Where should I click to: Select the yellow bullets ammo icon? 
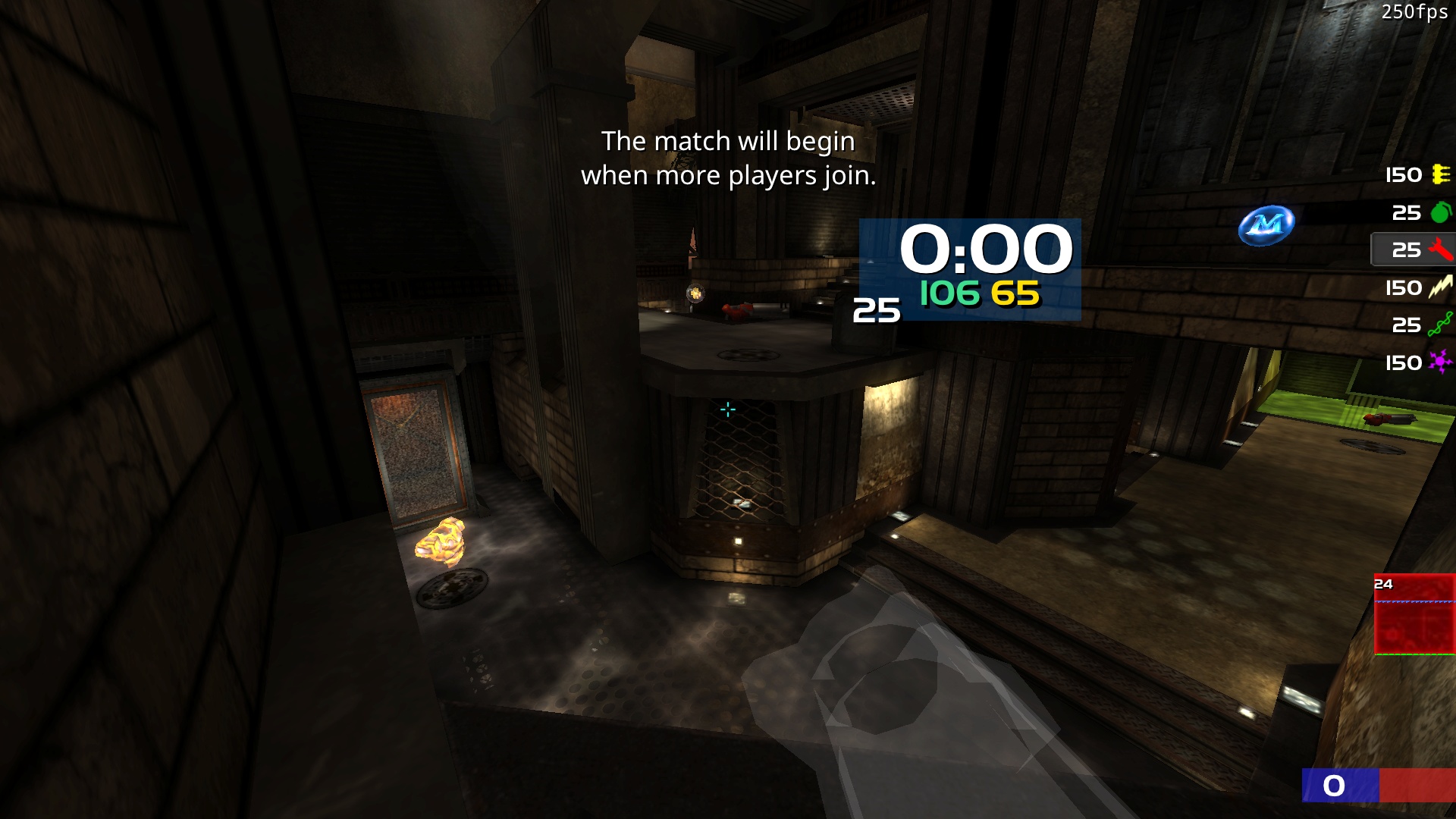1441,174
